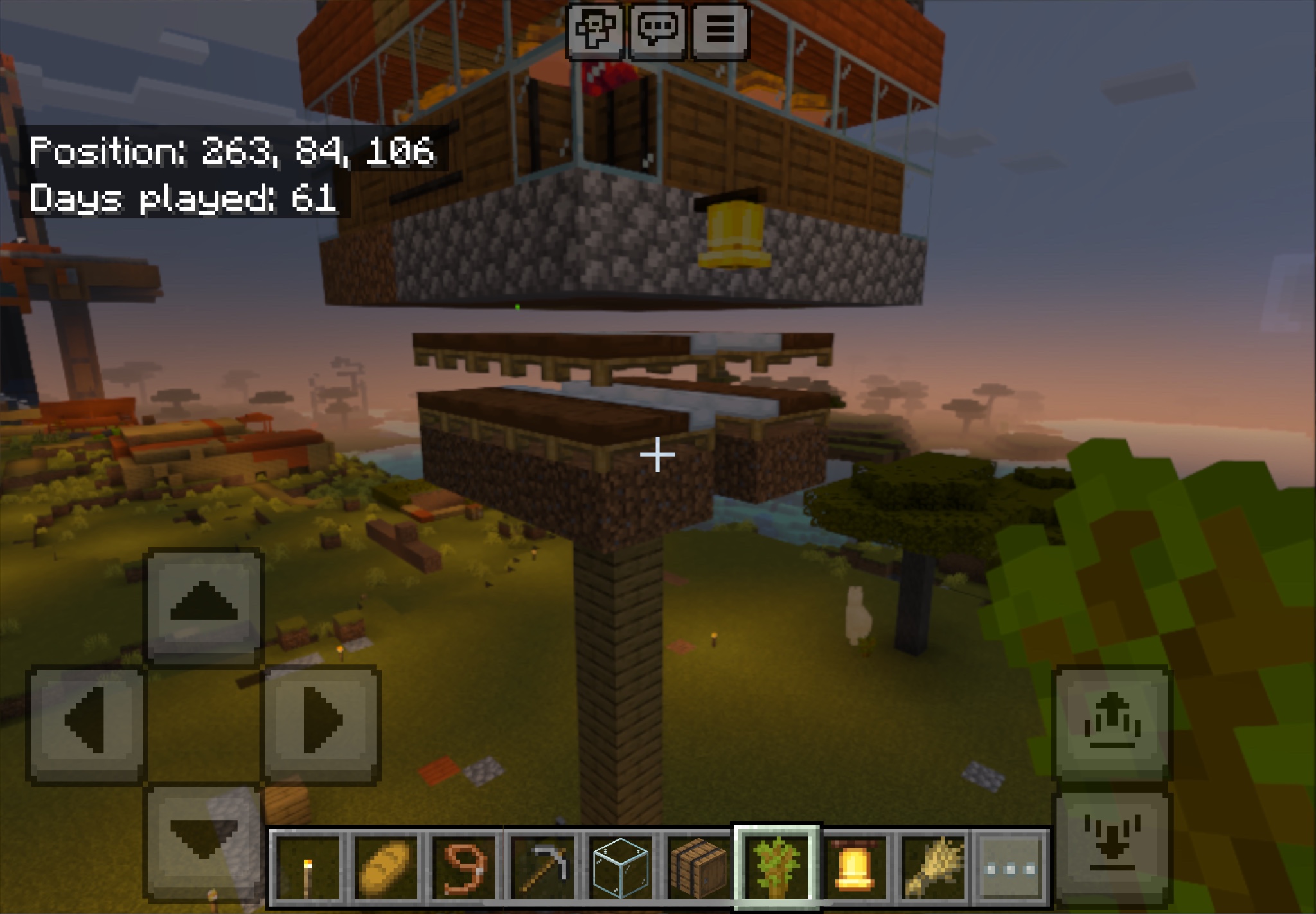Tap the fly up button

click(1112, 723)
